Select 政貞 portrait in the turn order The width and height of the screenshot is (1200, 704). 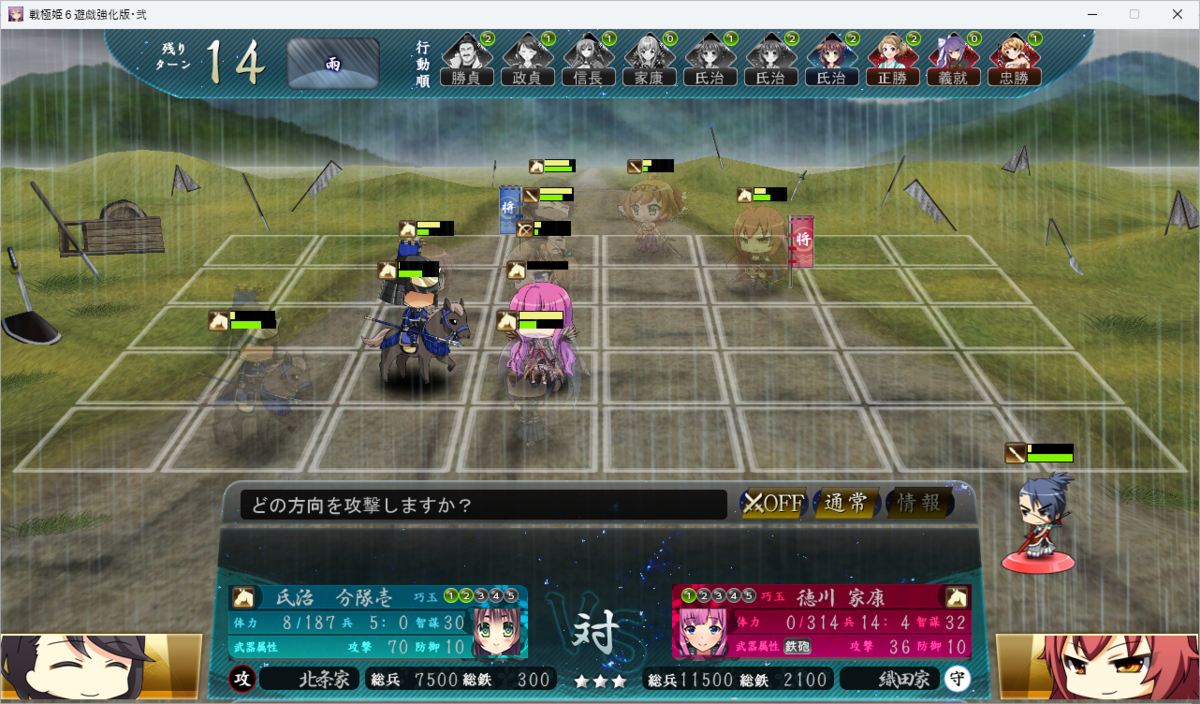coord(528,60)
